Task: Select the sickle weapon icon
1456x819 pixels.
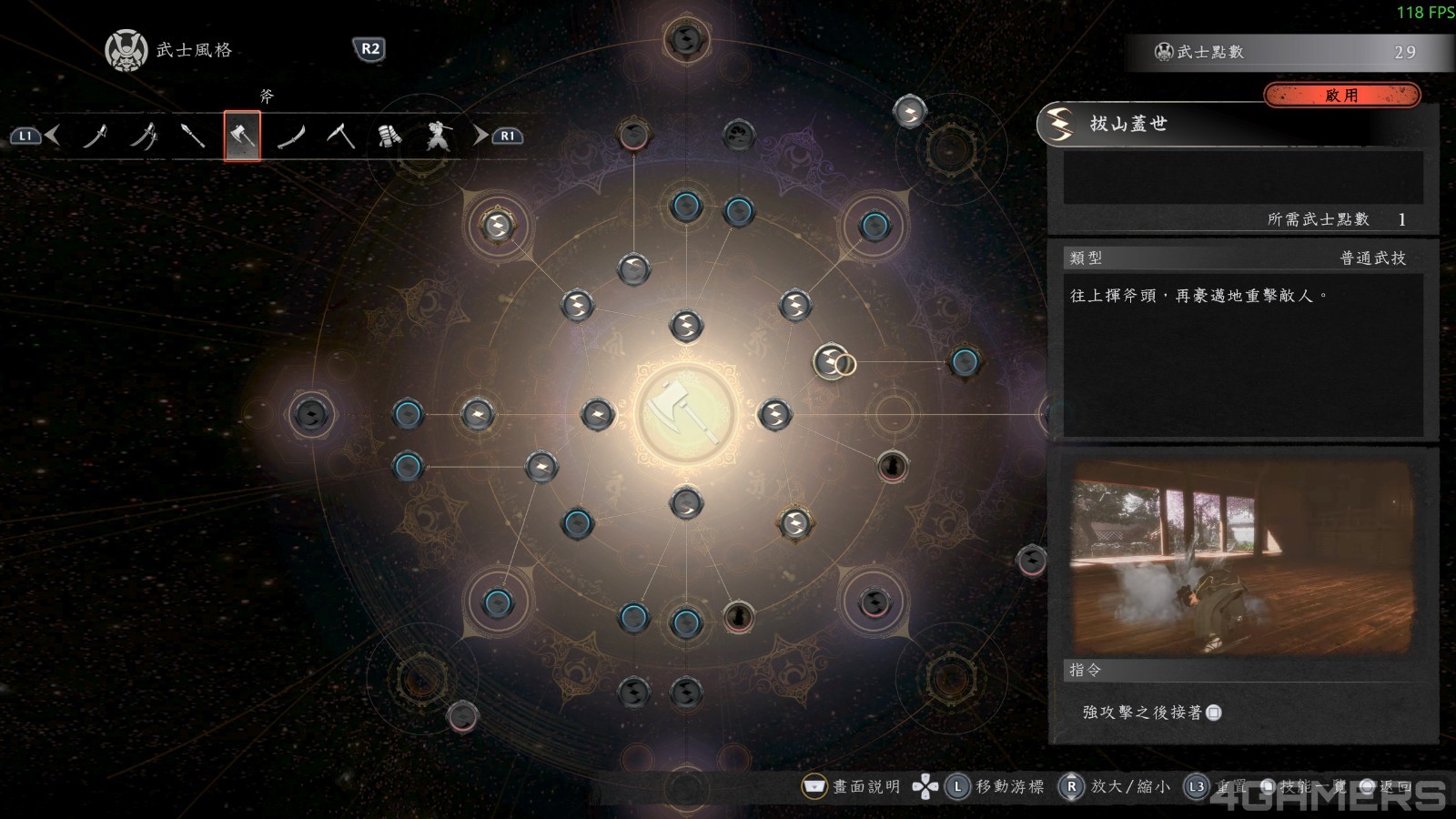Action: tap(340, 135)
